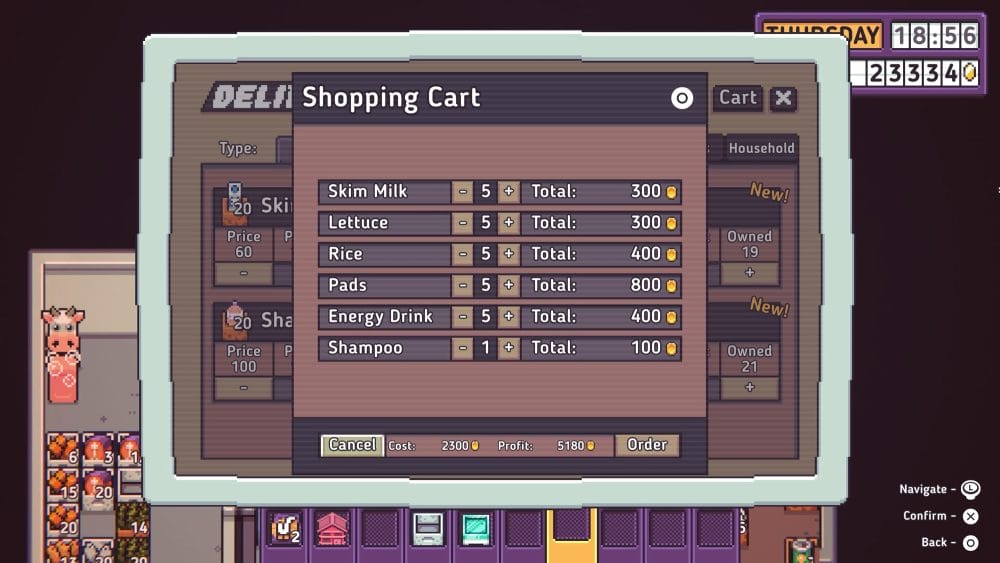Decrease the Pads order quantity

[x=462, y=286]
